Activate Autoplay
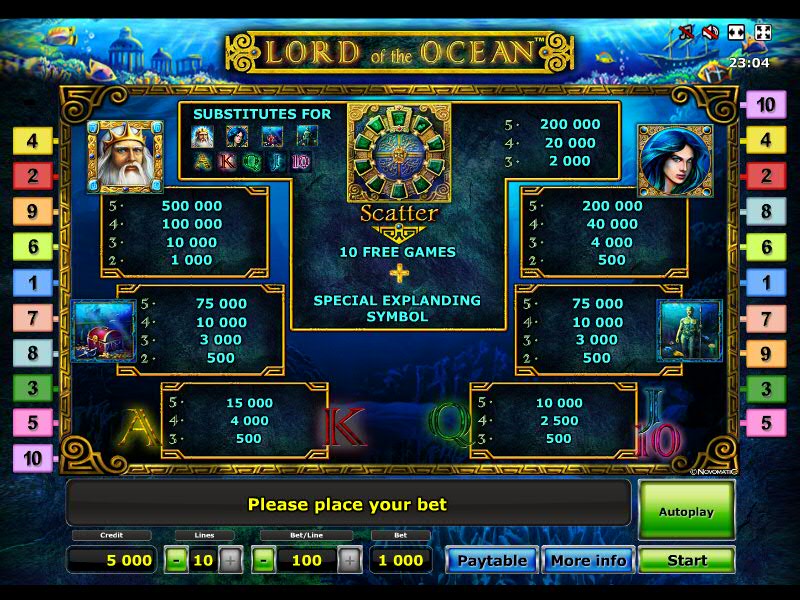This screenshot has height=600, width=800. click(x=687, y=511)
